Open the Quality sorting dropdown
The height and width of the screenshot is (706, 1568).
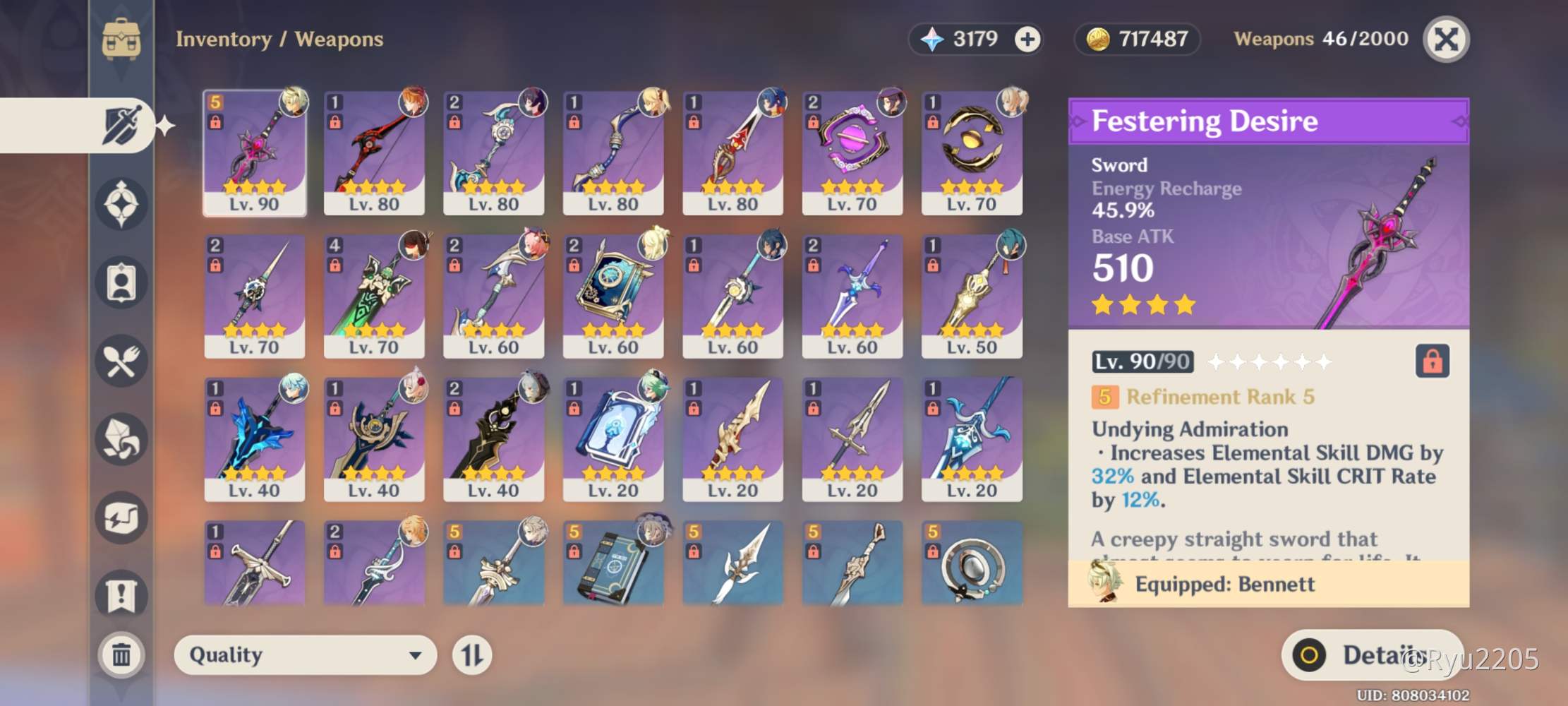coord(305,654)
